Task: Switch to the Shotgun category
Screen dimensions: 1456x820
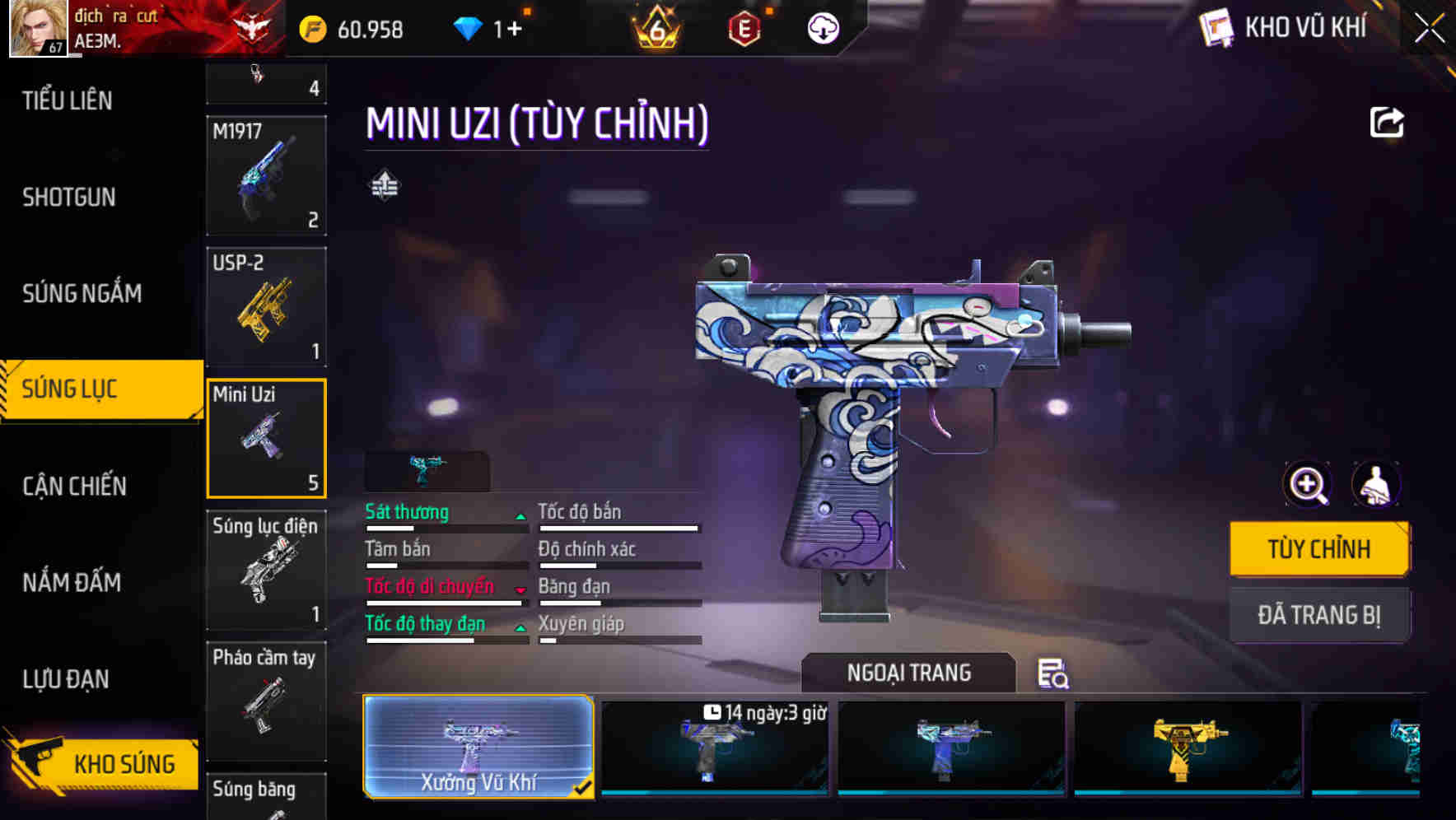Action: click(x=69, y=197)
